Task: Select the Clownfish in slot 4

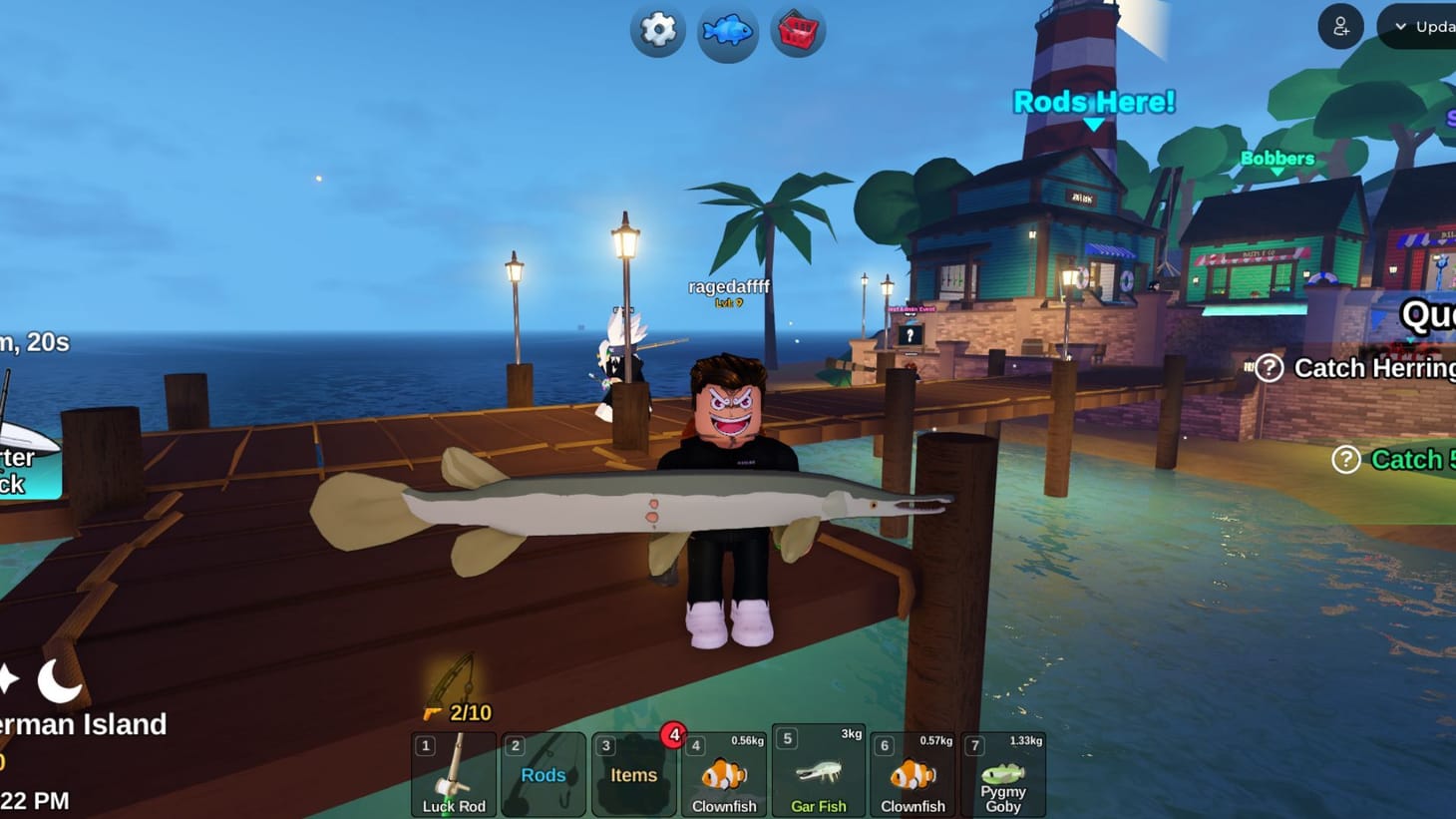Action: pos(723,776)
